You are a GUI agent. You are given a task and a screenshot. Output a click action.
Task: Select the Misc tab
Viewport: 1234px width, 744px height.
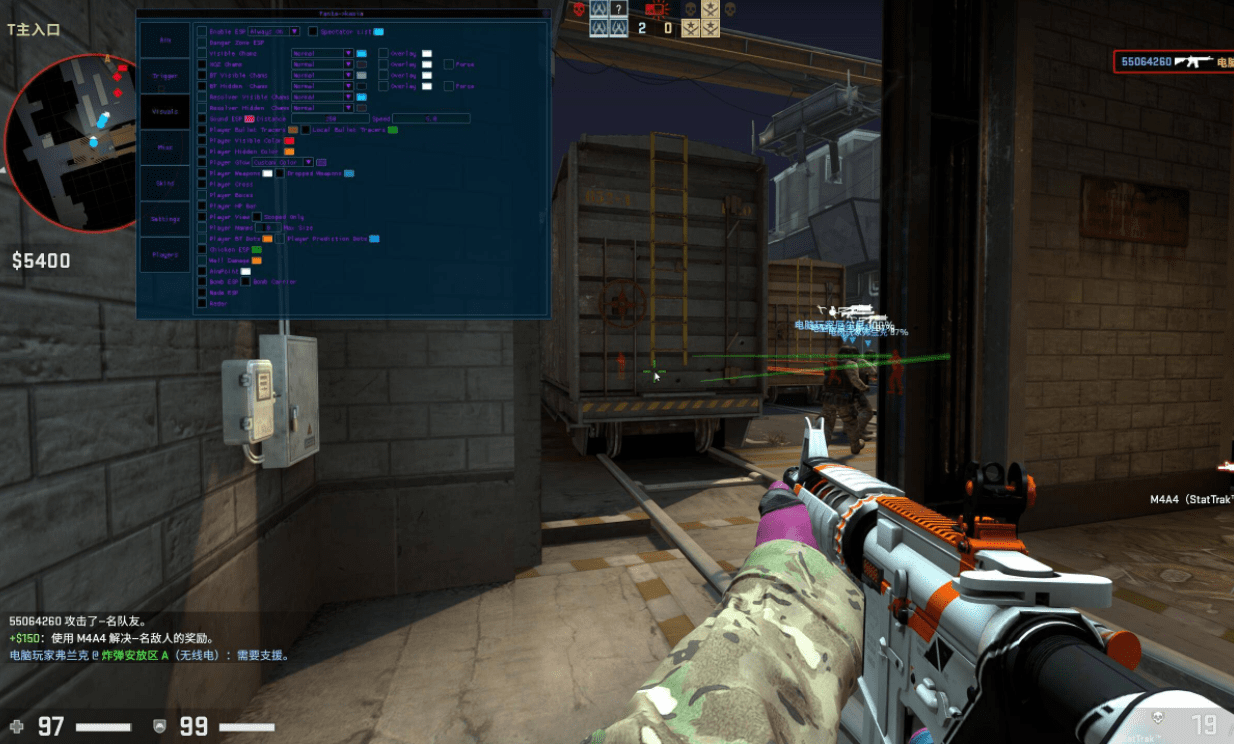(x=165, y=148)
